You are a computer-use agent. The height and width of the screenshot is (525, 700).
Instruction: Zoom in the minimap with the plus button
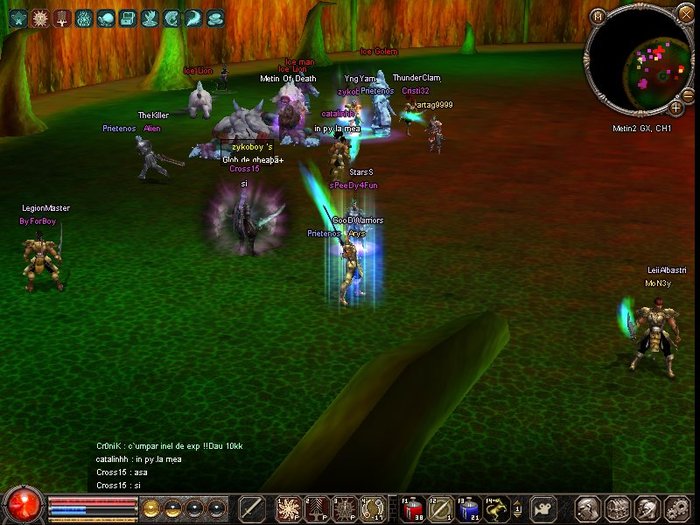tap(676, 106)
